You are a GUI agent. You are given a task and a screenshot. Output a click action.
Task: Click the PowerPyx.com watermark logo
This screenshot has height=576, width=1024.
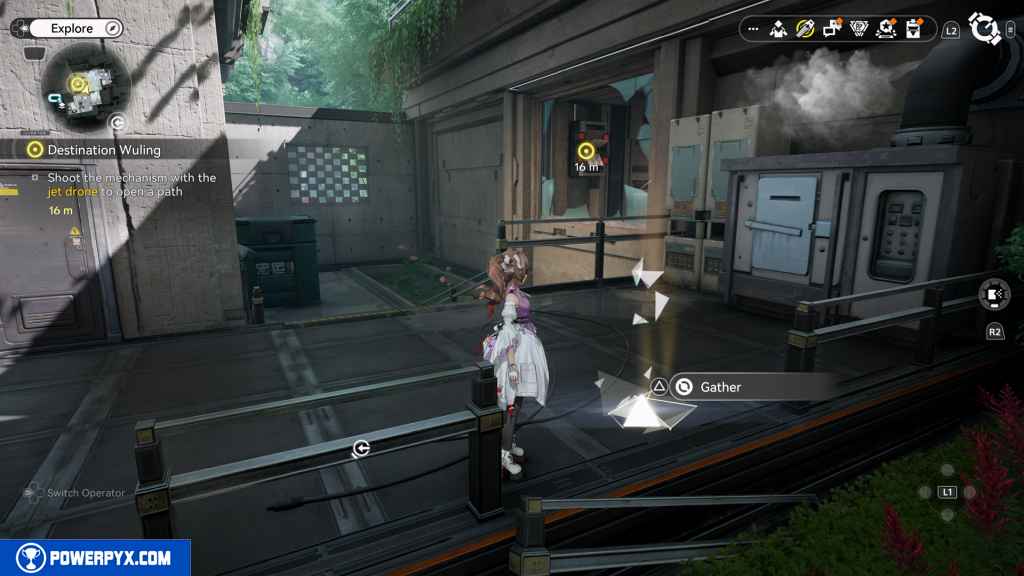click(95, 558)
